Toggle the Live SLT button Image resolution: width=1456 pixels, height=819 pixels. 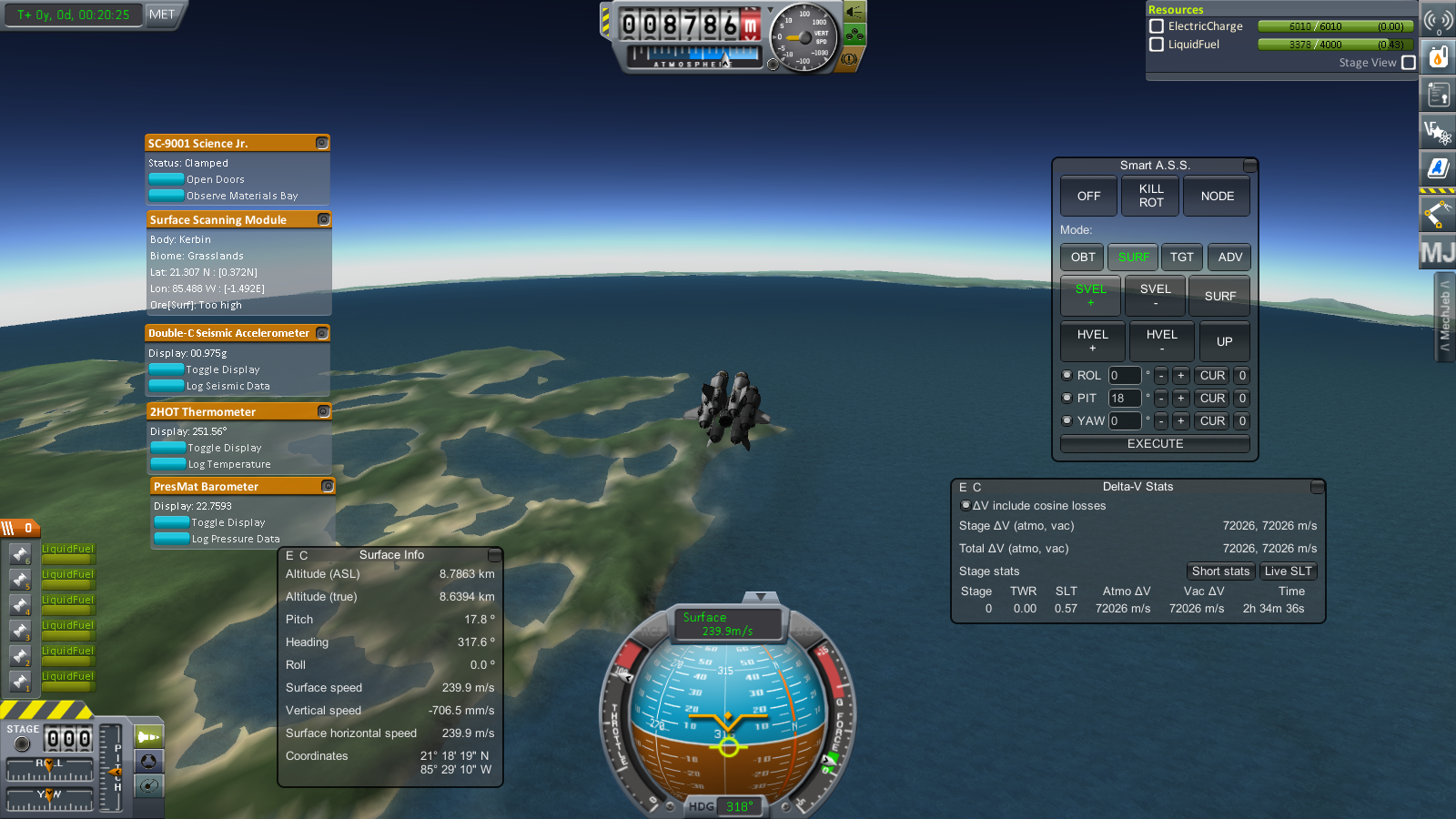(x=1288, y=571)
